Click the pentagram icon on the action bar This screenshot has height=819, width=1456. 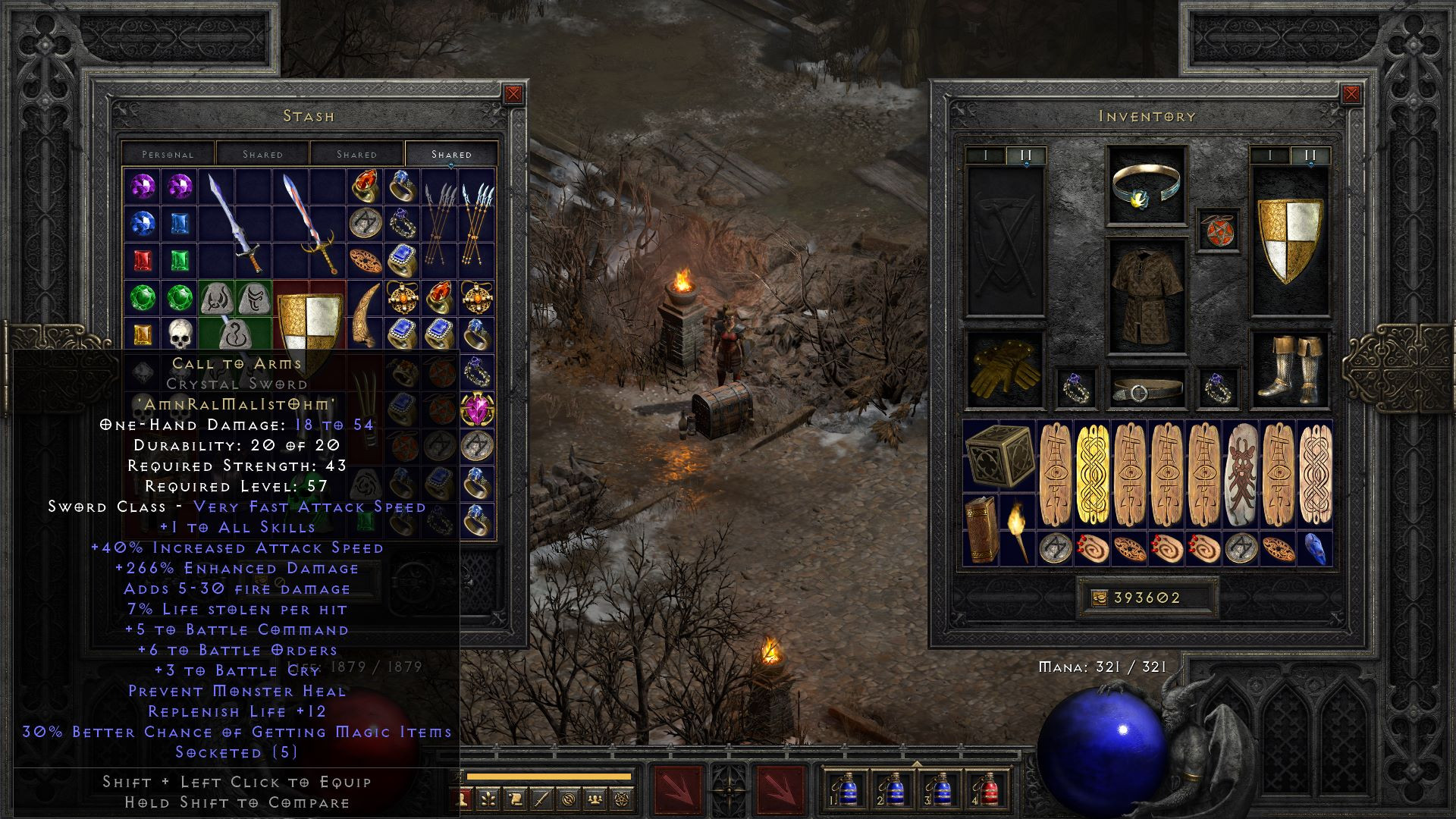coord(623,798)
